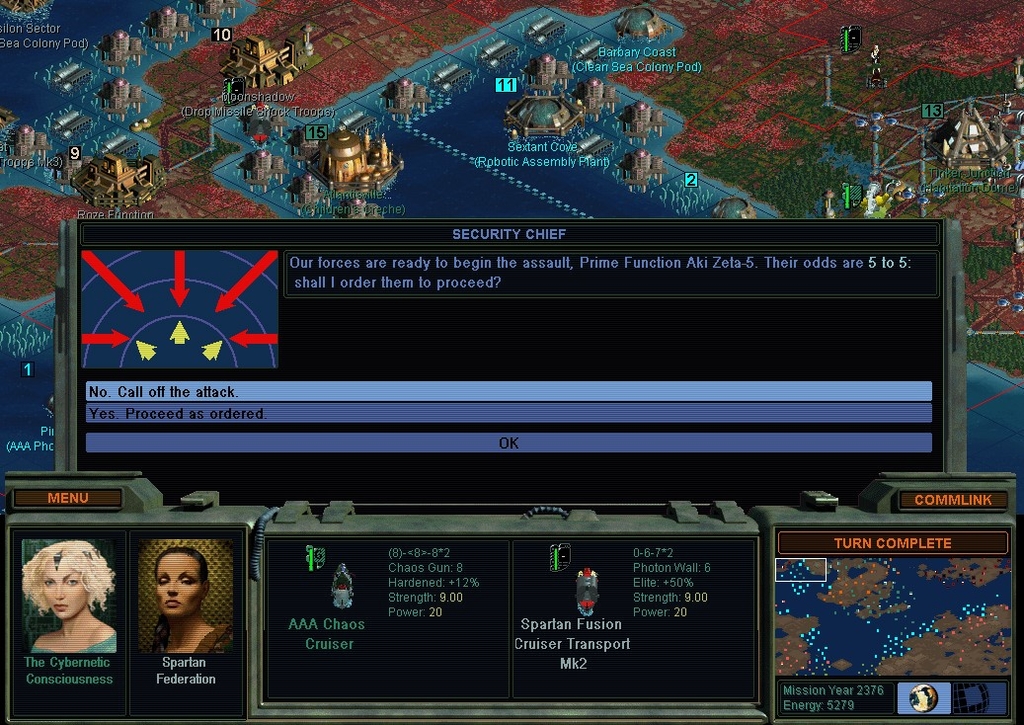Confirm the dialog with OK

point(508,443)
